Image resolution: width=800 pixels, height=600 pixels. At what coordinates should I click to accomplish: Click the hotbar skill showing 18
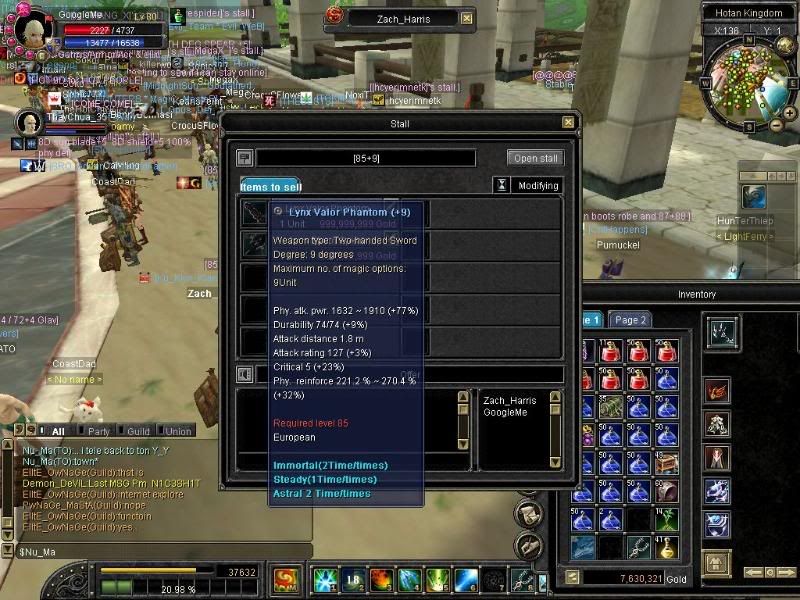pos(351,579)
